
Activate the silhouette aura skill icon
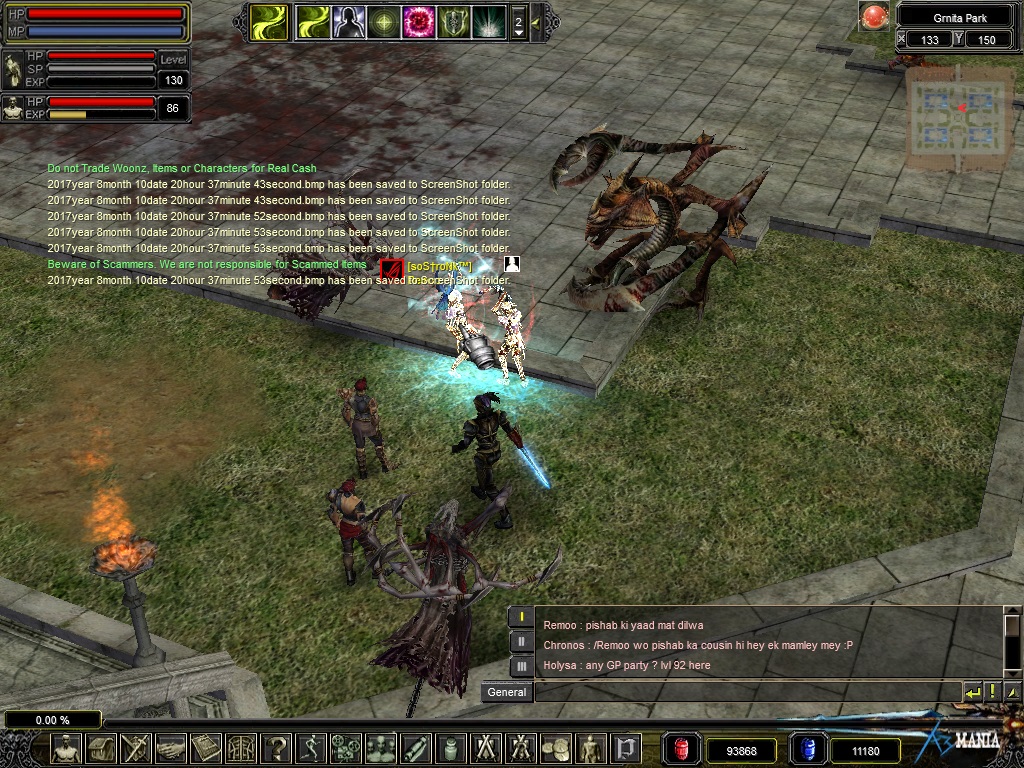348,21
